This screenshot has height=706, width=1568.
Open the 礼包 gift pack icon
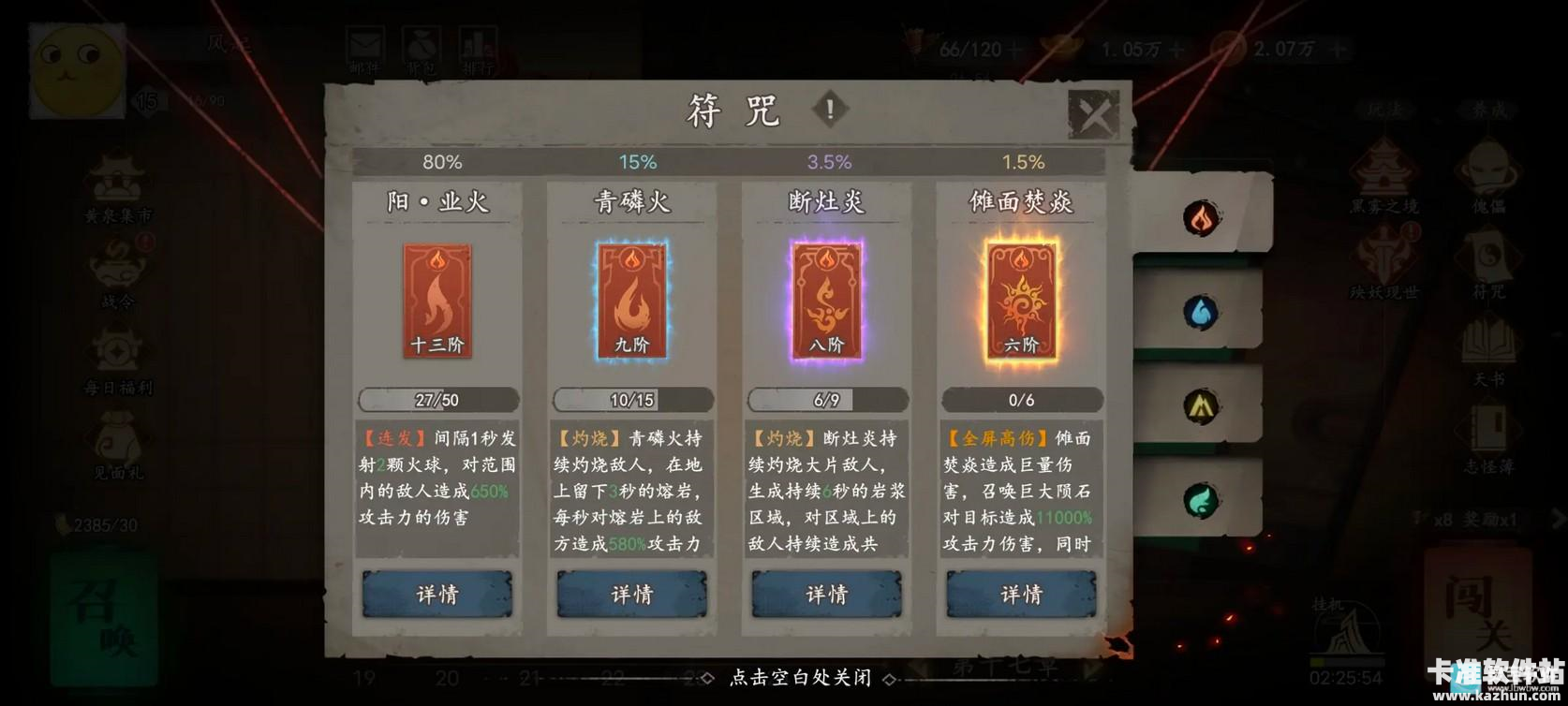(x=422, y=45)
